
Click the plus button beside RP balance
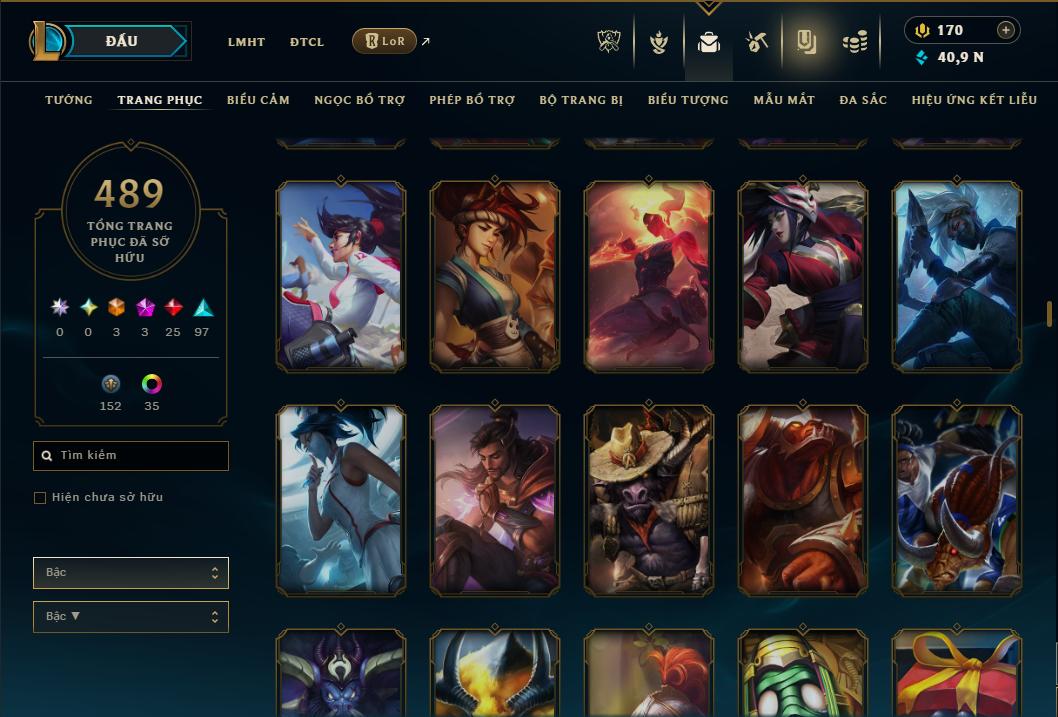point(1006,30)
